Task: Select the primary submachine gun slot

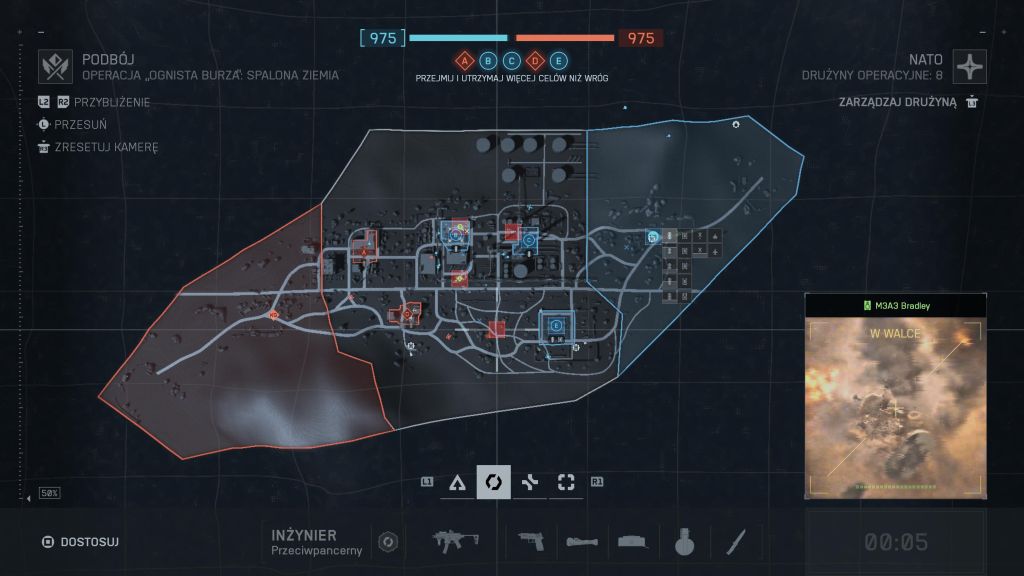Action: click(456, 541)
